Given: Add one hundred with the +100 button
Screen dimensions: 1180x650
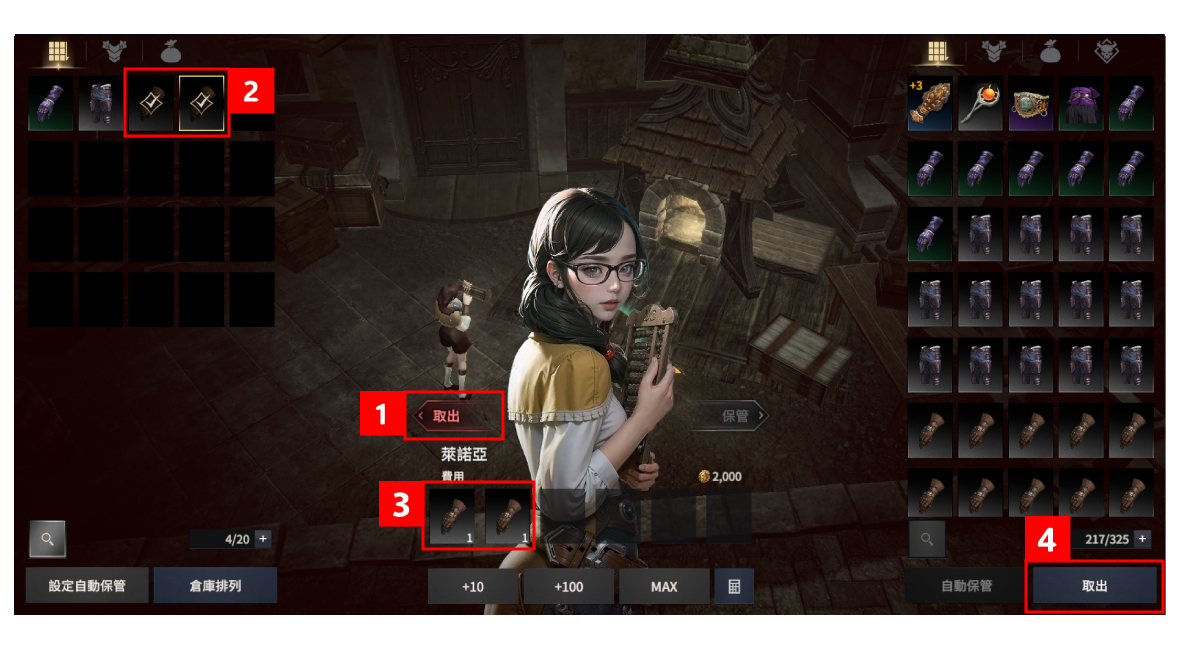Looking at the screenshot, I should 568,586.
